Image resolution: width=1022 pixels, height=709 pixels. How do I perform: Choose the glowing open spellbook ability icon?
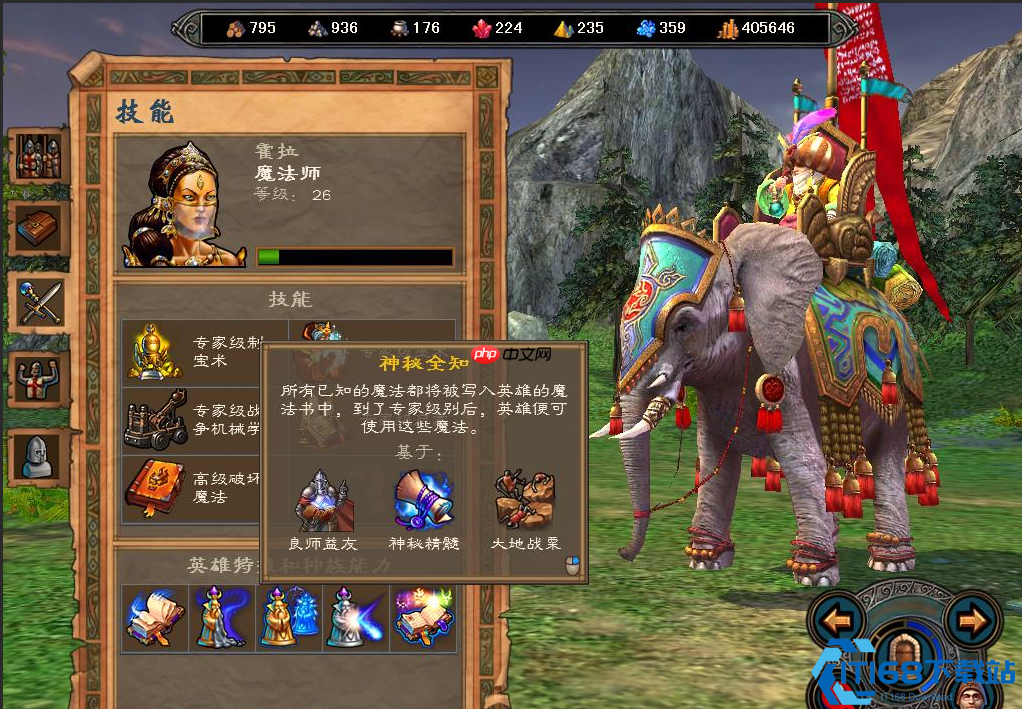[x=423, y=617]
